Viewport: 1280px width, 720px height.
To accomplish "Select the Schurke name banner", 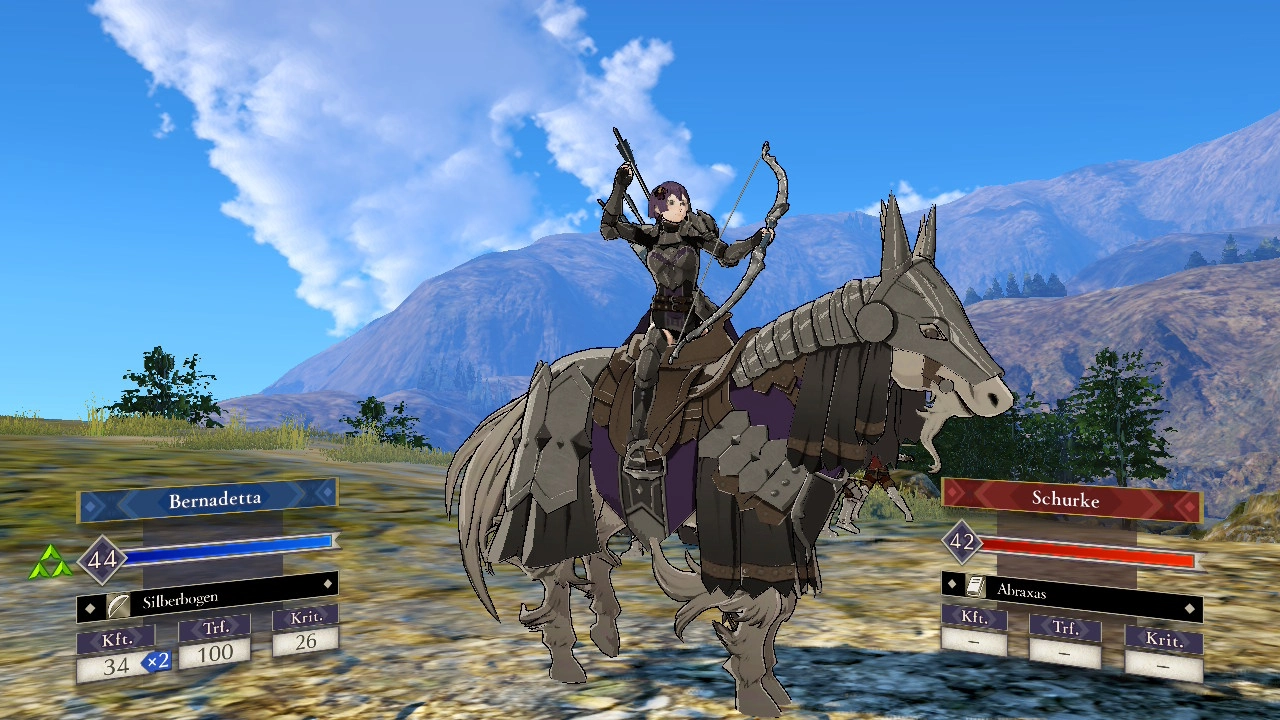I will pyautogui.click(x=1071, y=498).
